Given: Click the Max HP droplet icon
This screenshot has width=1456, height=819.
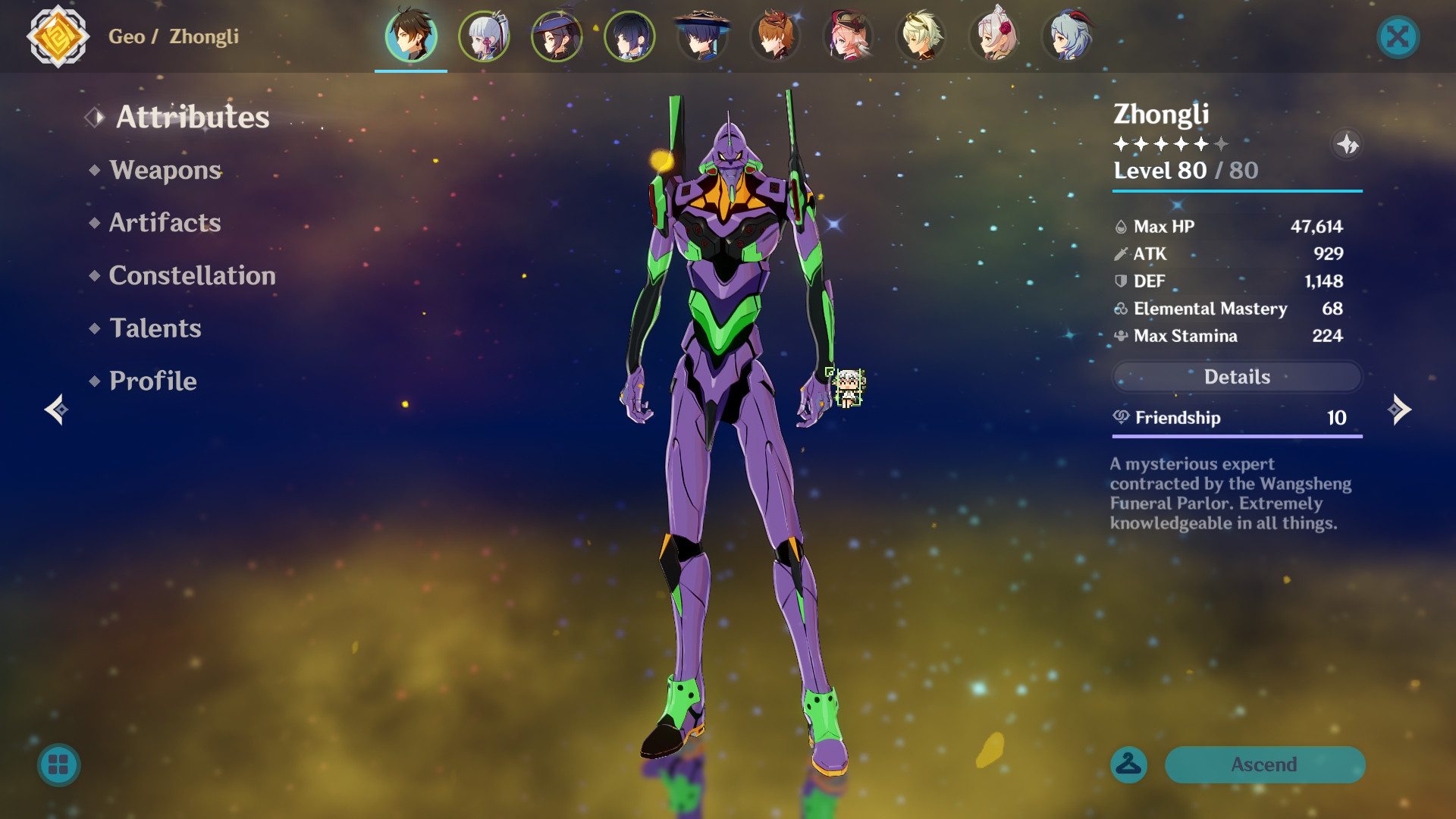Looking at the screenshot, I should point(1120,226).
